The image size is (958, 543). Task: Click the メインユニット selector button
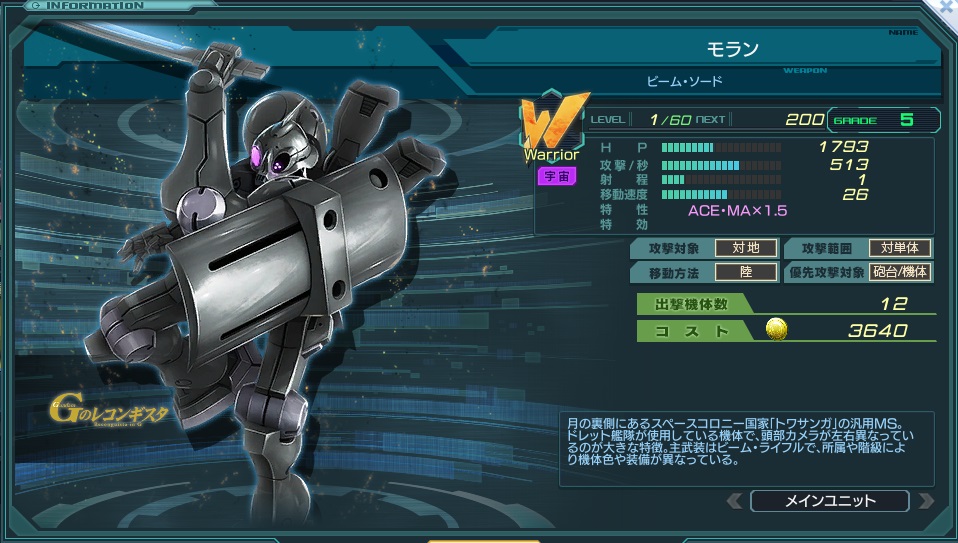tap(829, 501)
